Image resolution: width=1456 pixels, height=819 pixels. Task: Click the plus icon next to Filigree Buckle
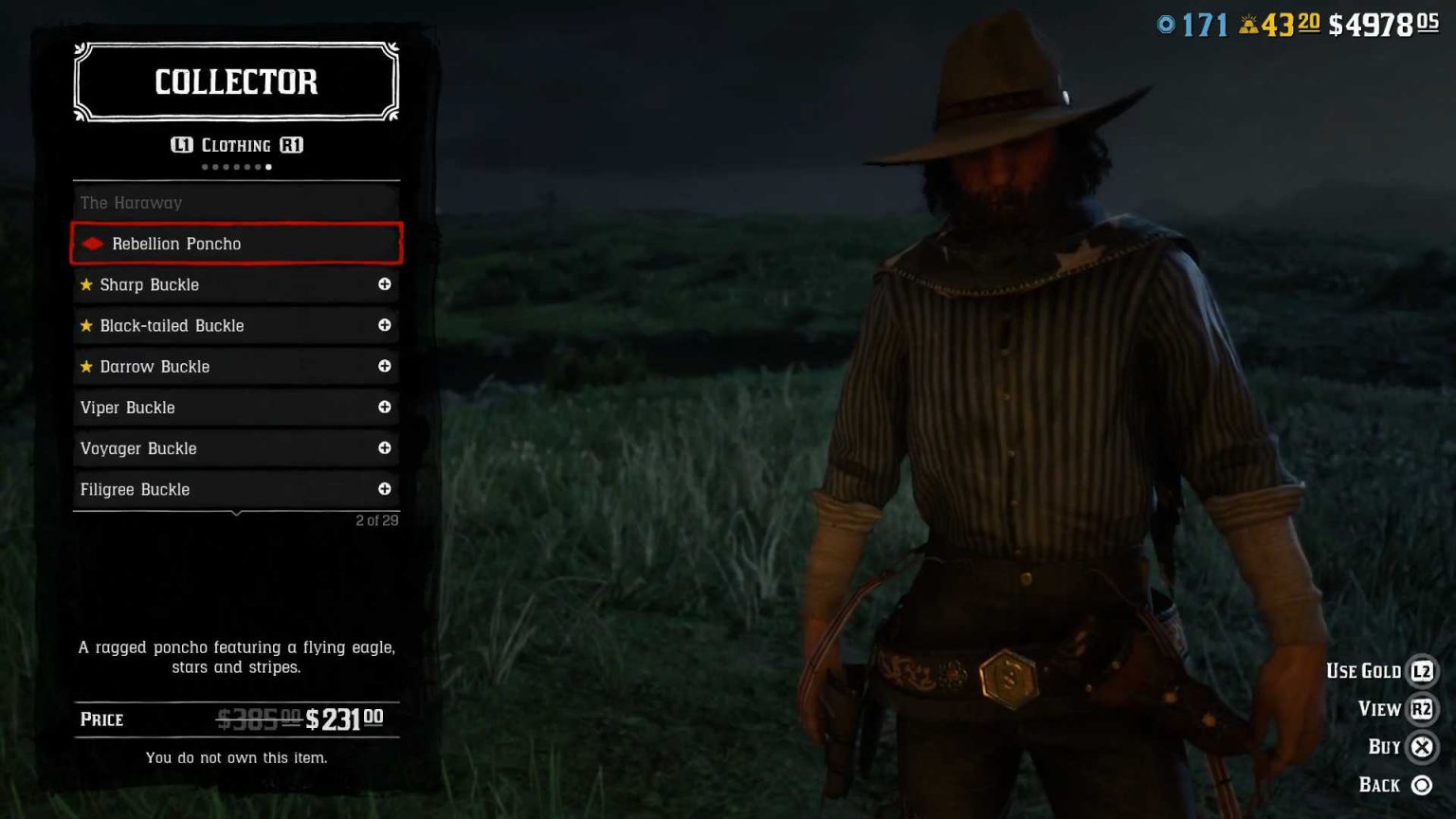pos(385,489)
